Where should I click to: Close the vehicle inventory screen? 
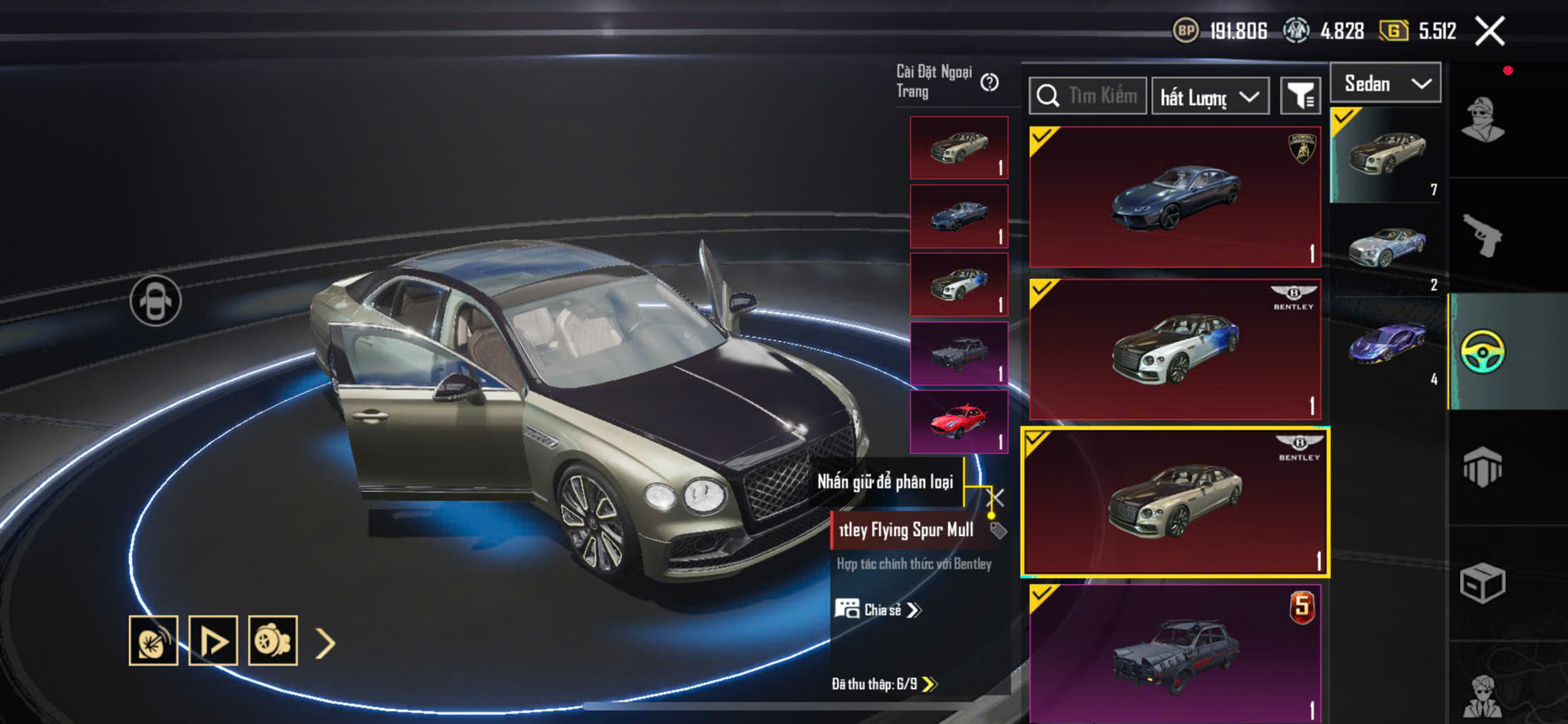1490,32
